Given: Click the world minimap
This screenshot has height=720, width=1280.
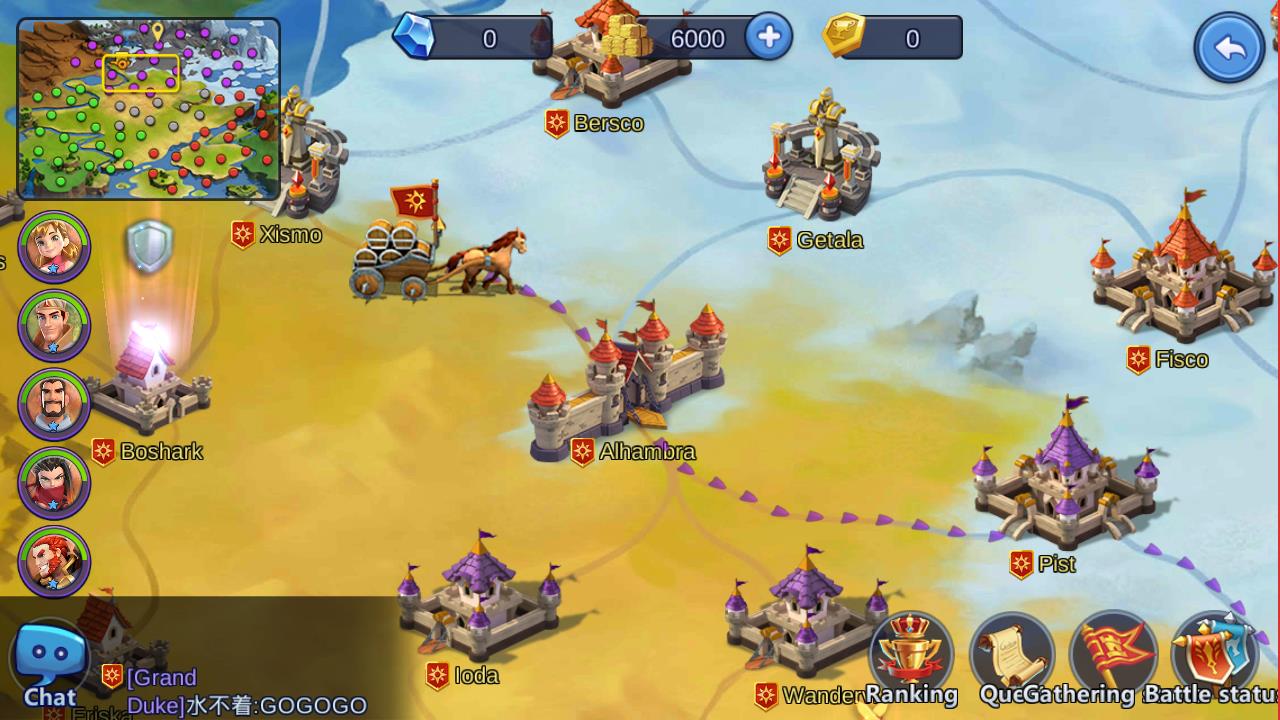Looking at the screenshot, I should click(149, 109).
